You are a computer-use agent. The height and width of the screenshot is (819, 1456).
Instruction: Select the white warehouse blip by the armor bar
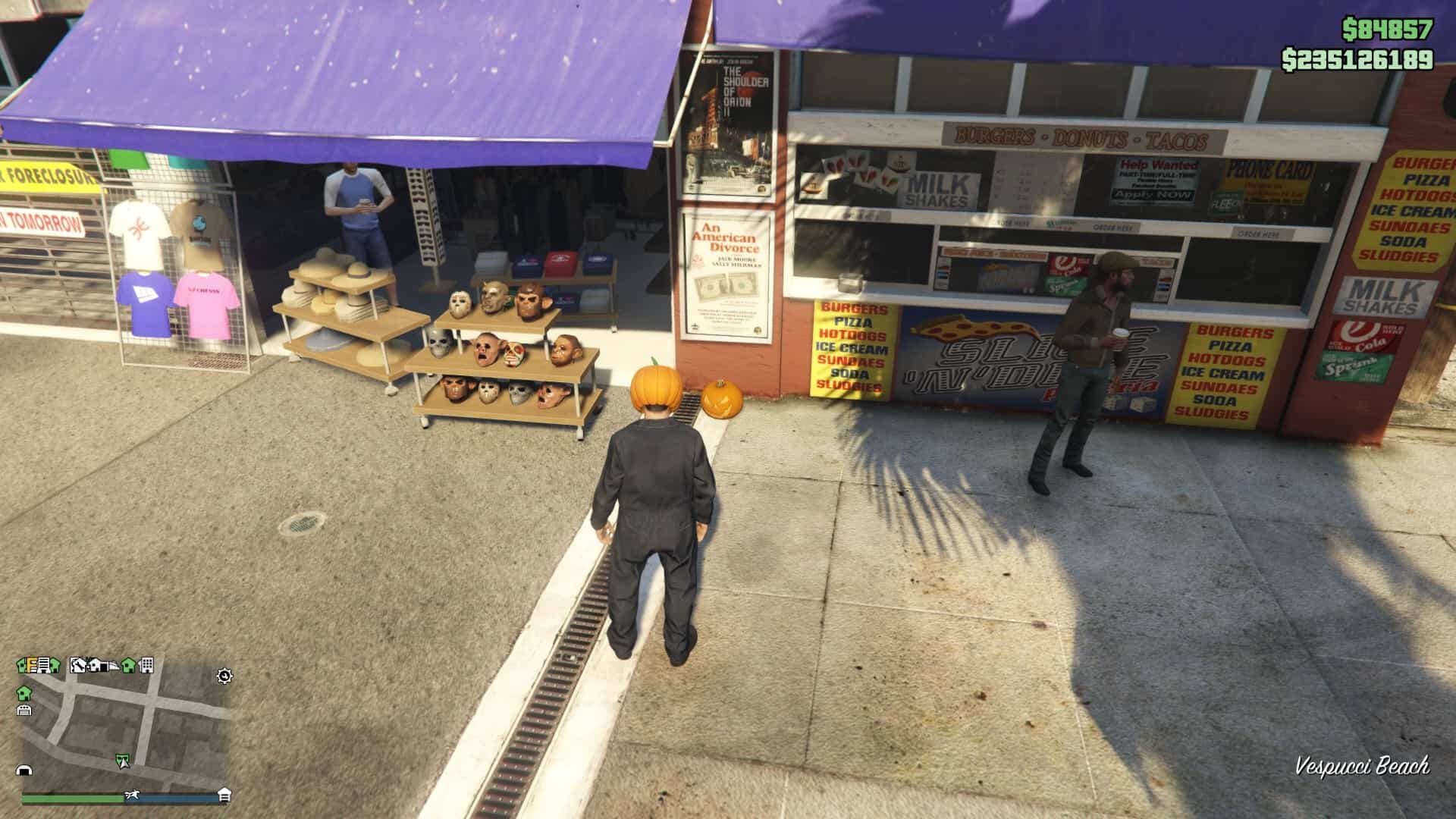pyautogui.click(x=224, y=794)
